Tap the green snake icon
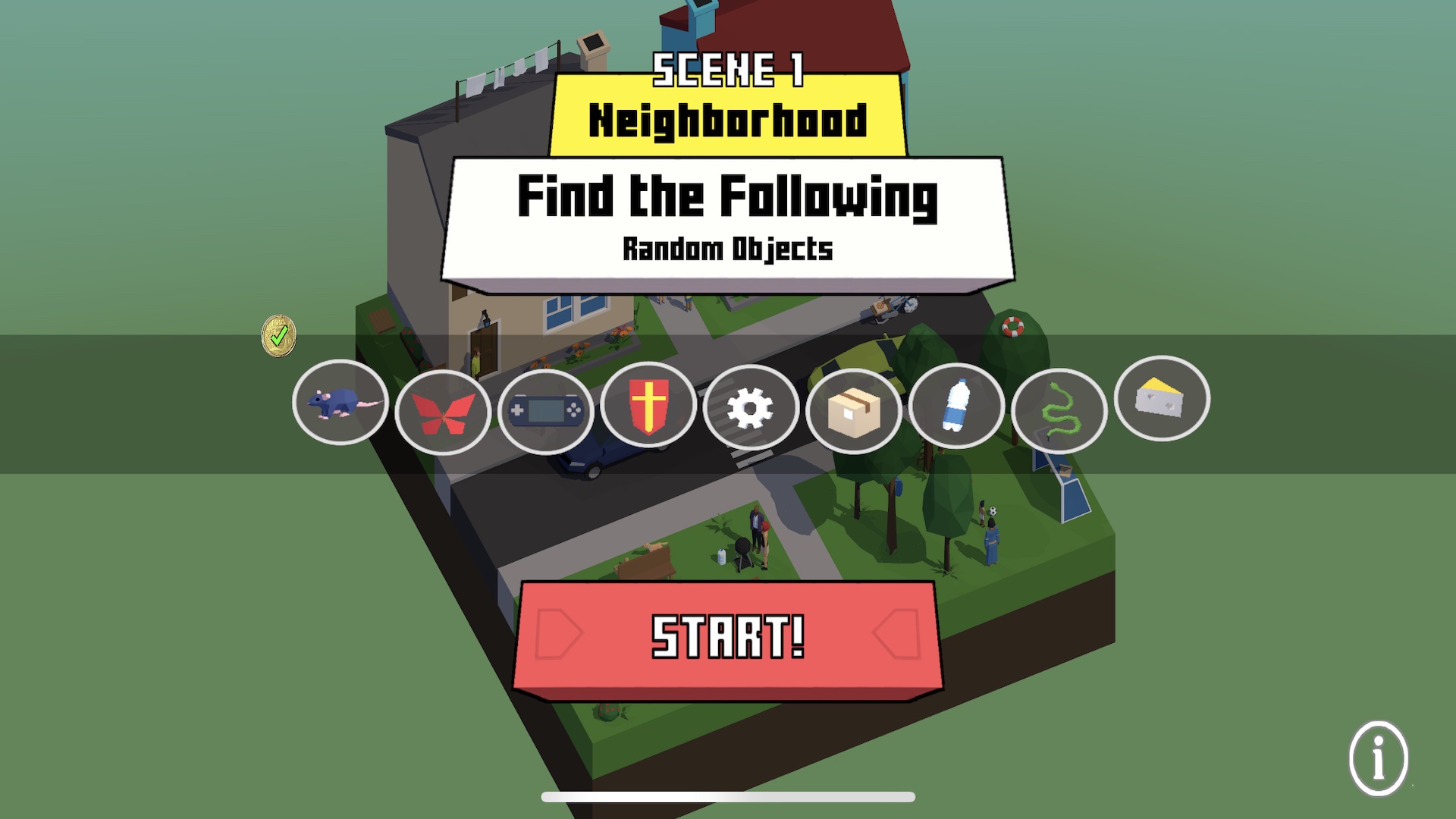Screen dimensions: 1456x819 [x=1059, y=411]
